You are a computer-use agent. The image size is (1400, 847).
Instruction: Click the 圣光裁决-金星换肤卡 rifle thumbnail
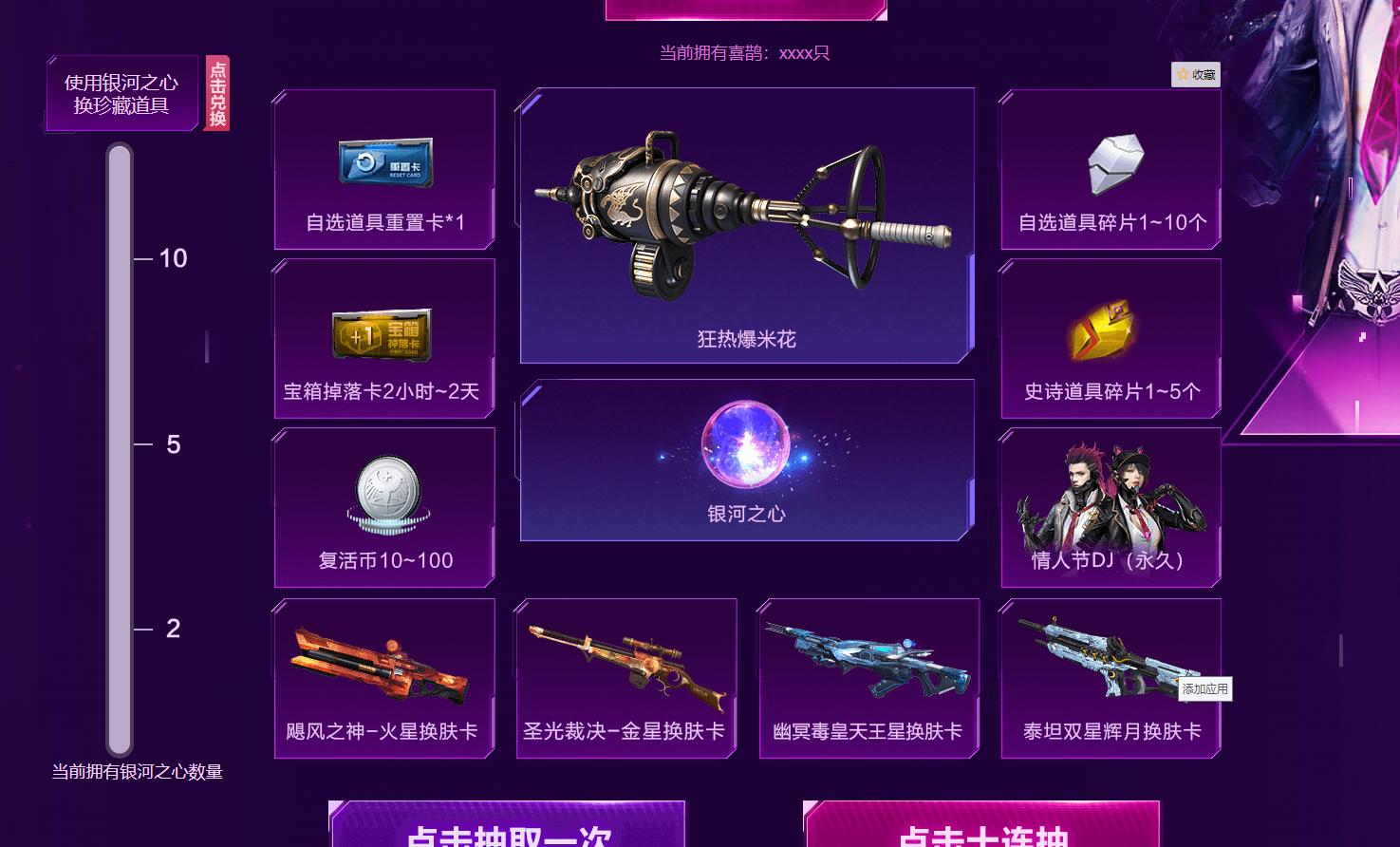[625, 660]
